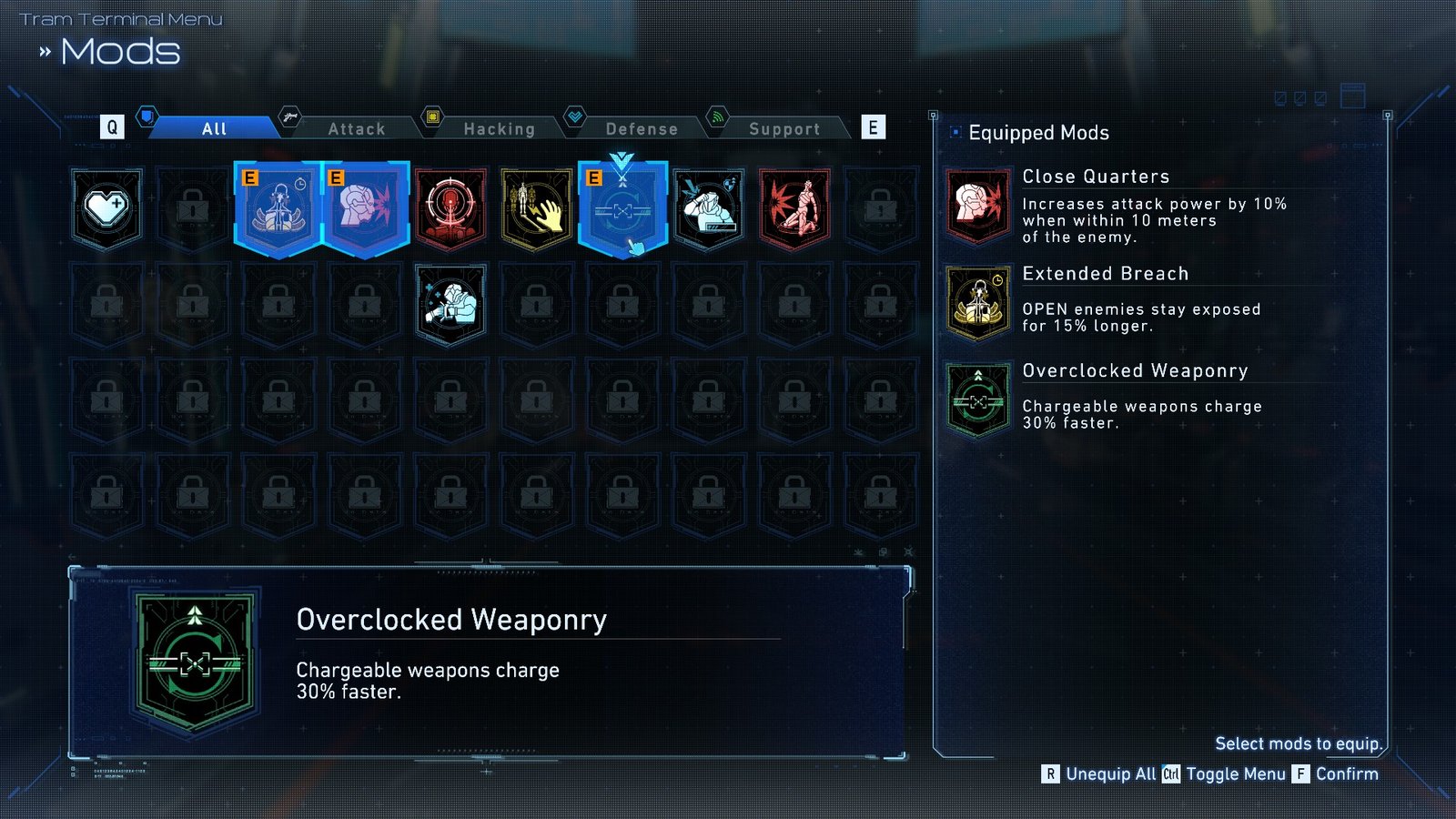Switch to the Support mods tab
Image resolution: width=1456 pixels, height=819 pixels.
(x=784, y=129)
